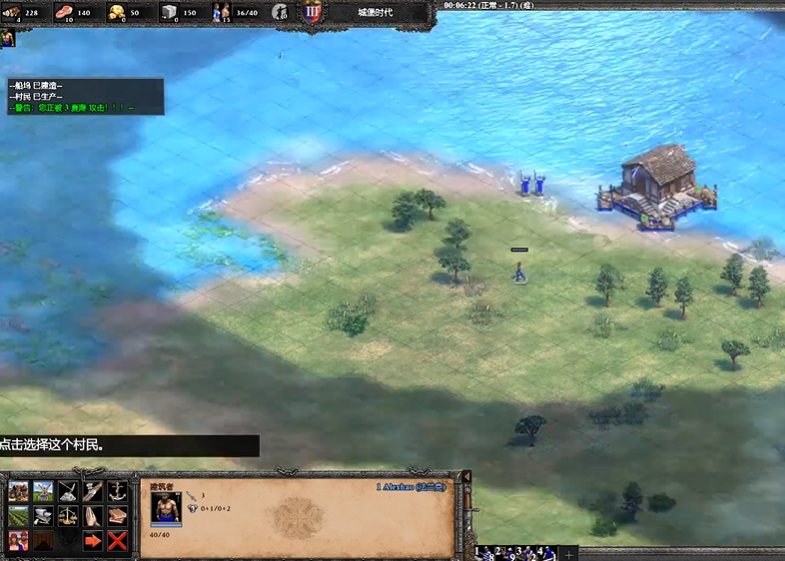The width and height of the screenshot is (785, 561).
Task: Pick the Monastery praying hands icon
Action: click(x=93, y=516)
